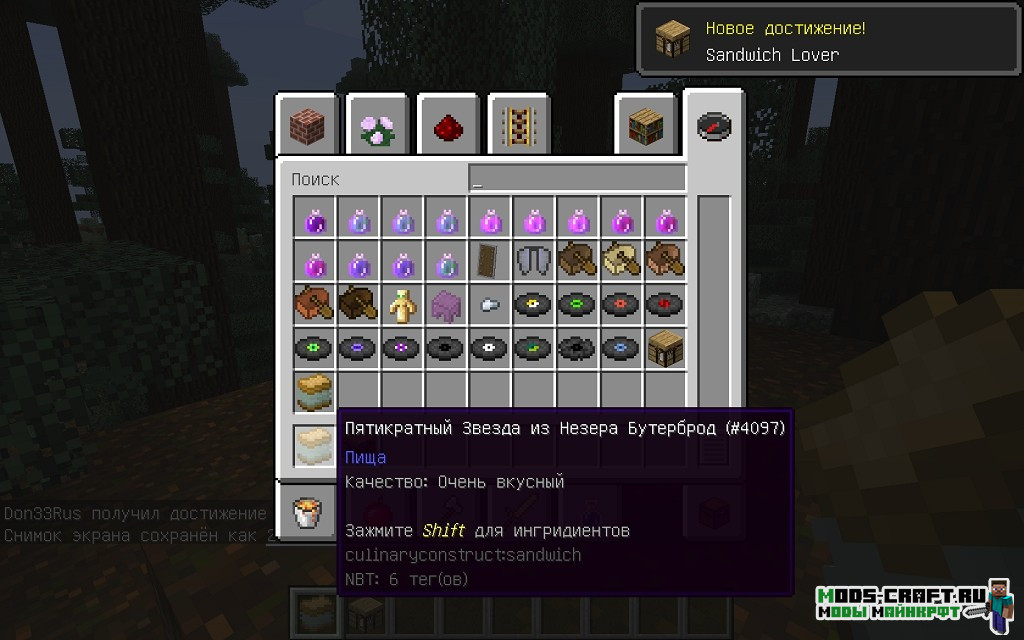Switch to the rail transportation tab
The height and width of the screenshot is (640, 1024).
point(517,126)
